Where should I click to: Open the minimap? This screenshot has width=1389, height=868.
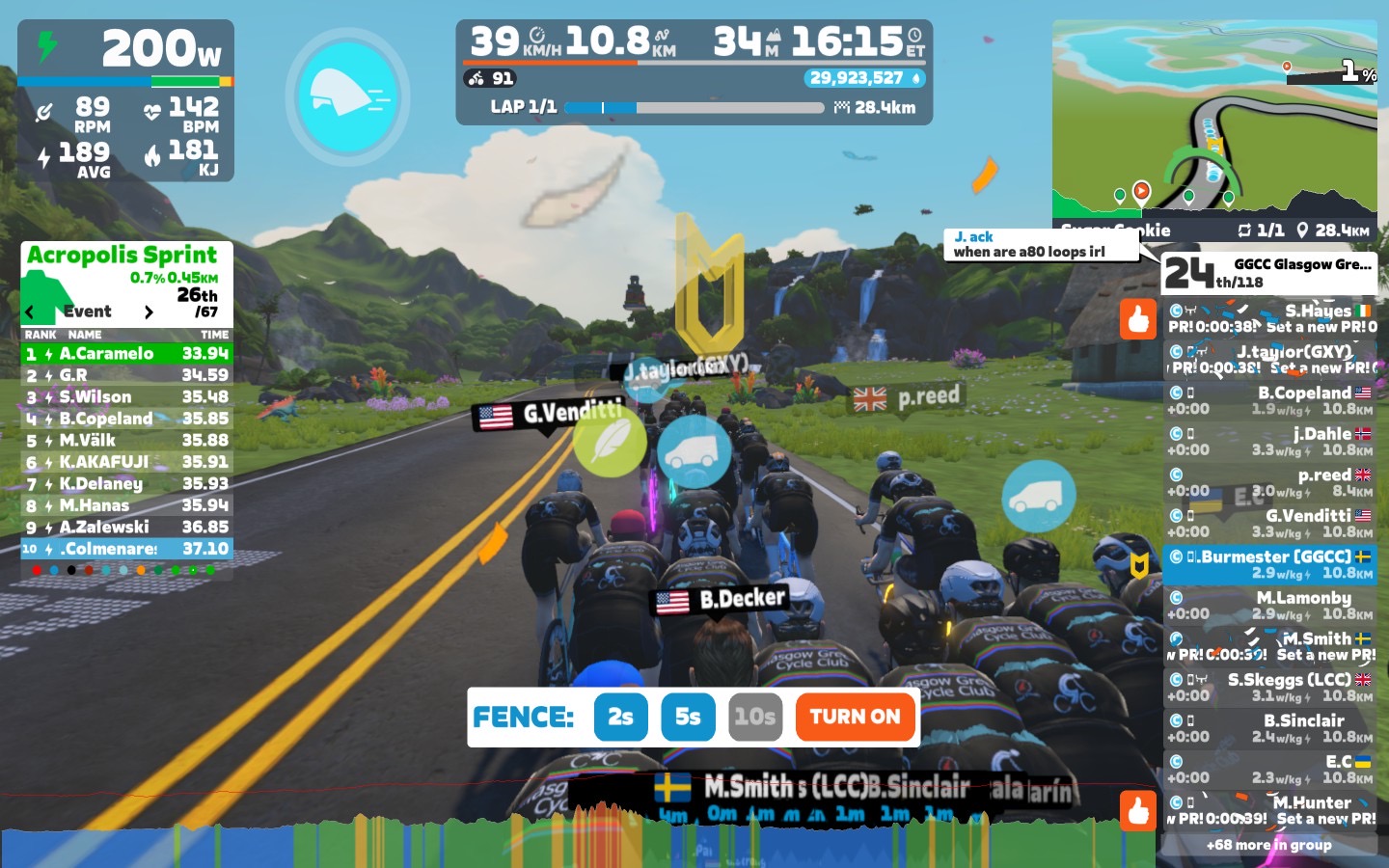click(x=1214, y=121)
